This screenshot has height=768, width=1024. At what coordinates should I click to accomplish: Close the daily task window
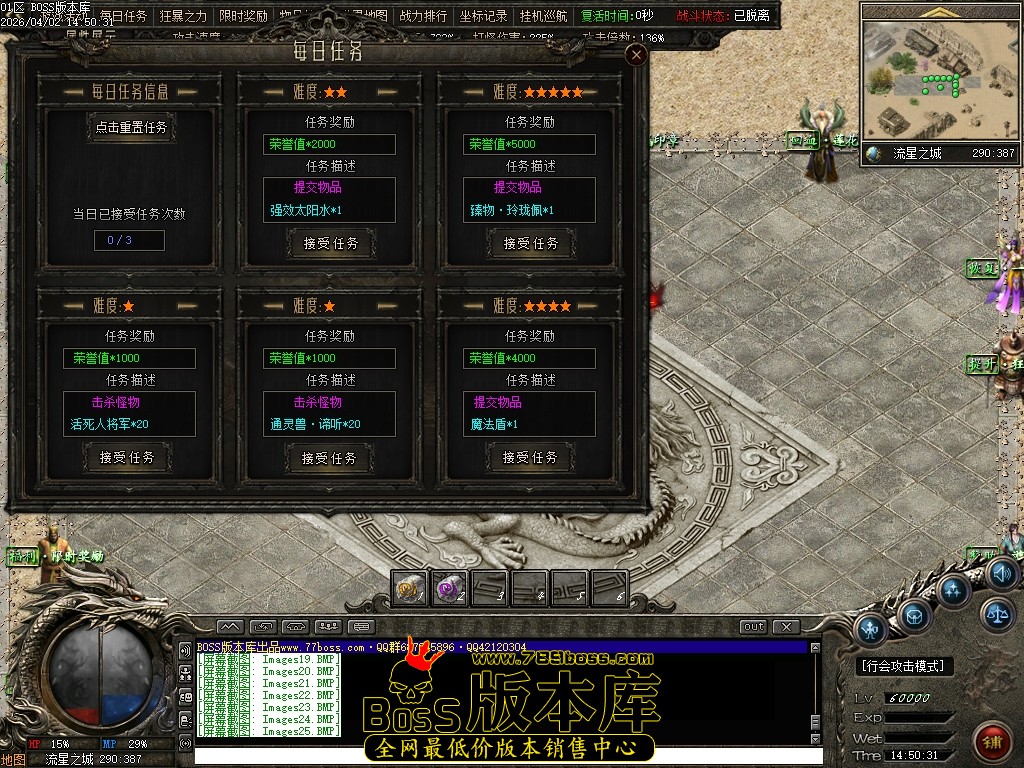coord(636,56)
